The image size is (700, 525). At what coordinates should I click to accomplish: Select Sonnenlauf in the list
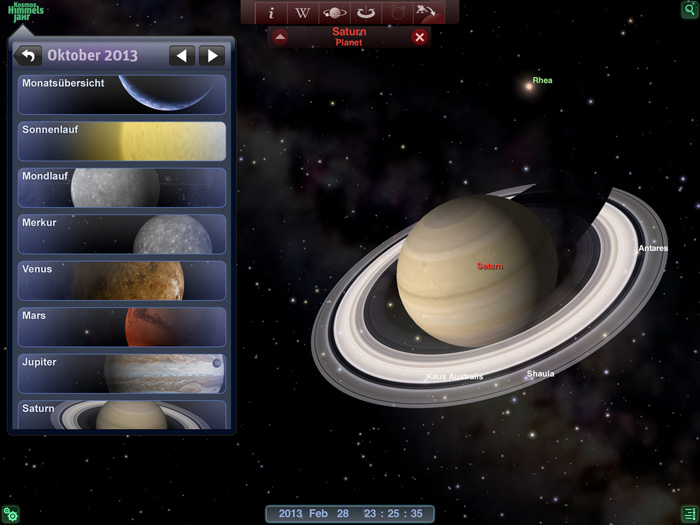coord(122,141)
